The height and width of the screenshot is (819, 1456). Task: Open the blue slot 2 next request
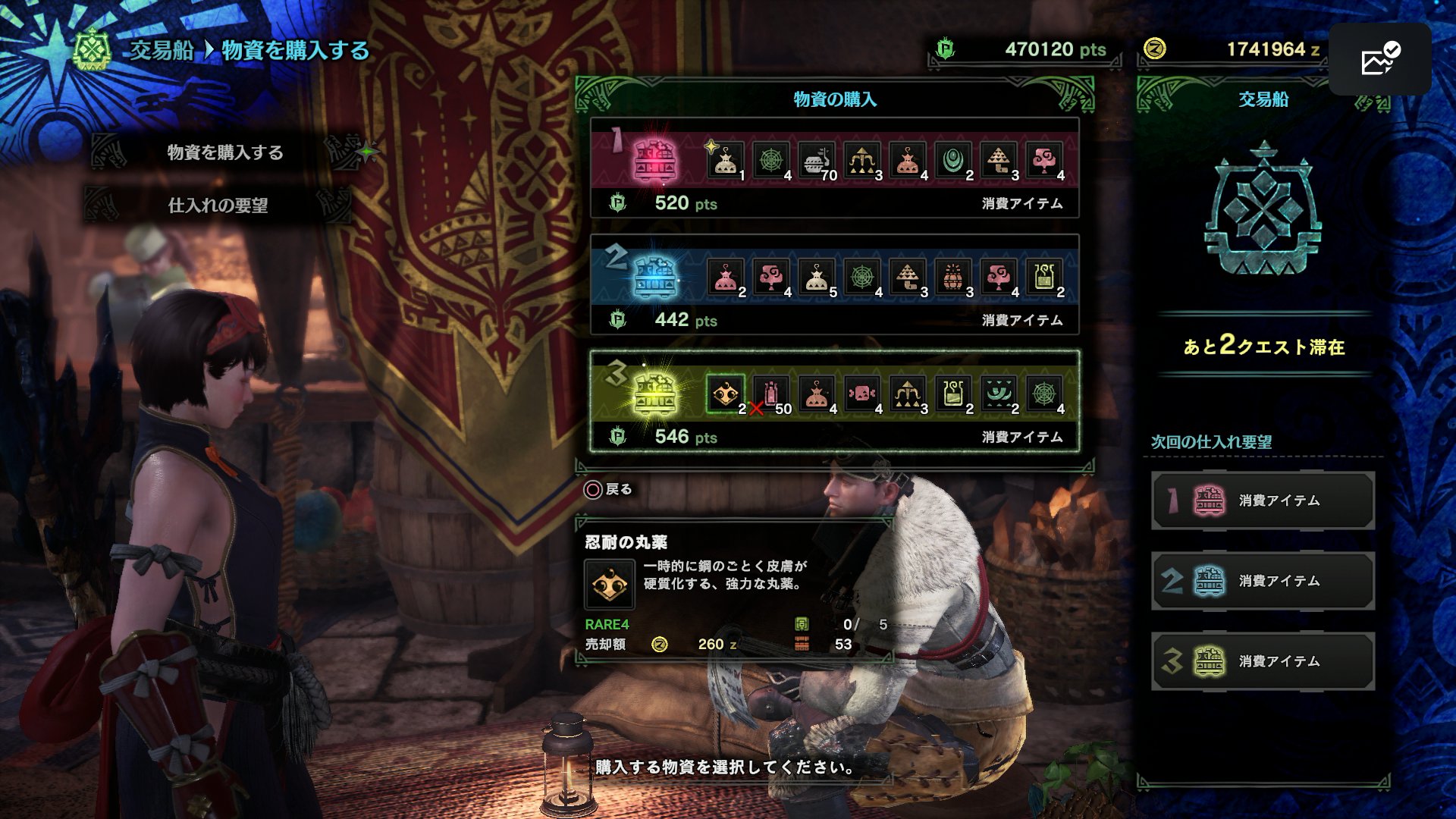pos(1263,581)
